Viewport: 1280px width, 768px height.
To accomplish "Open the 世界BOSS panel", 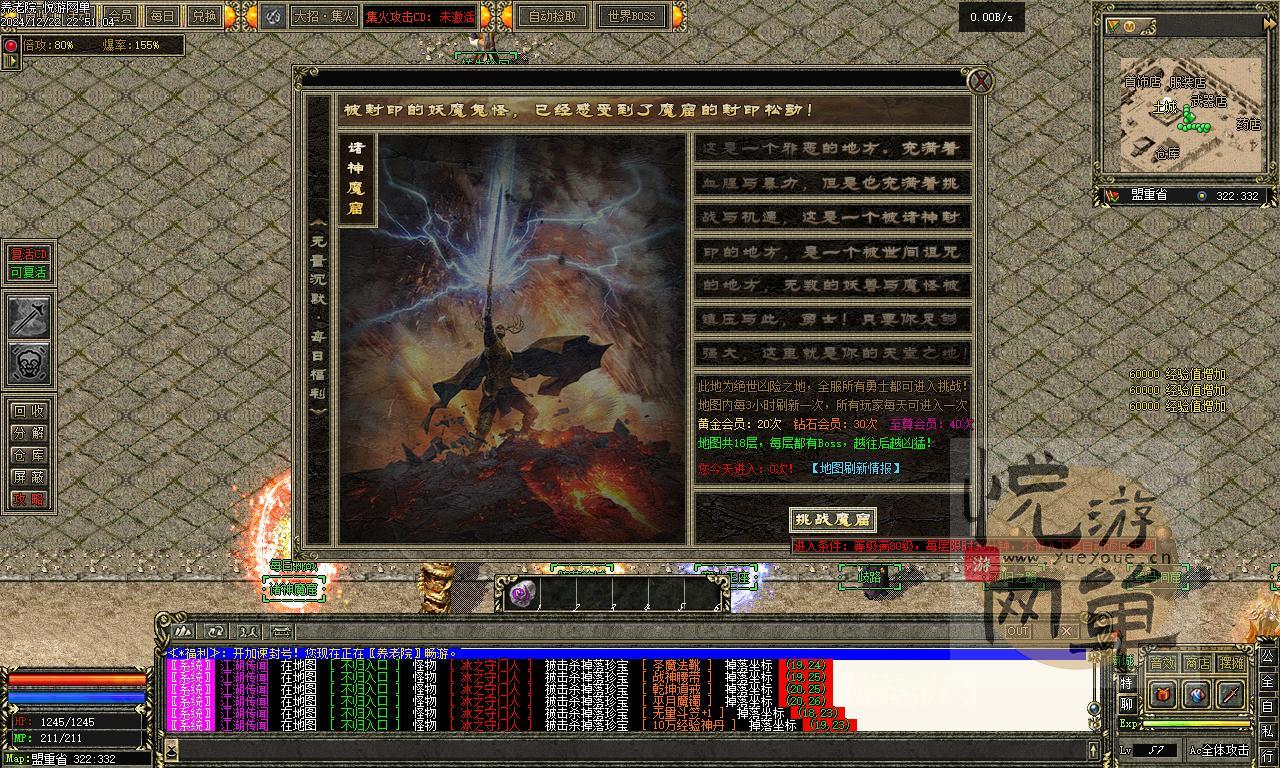I will pos(632,16).
